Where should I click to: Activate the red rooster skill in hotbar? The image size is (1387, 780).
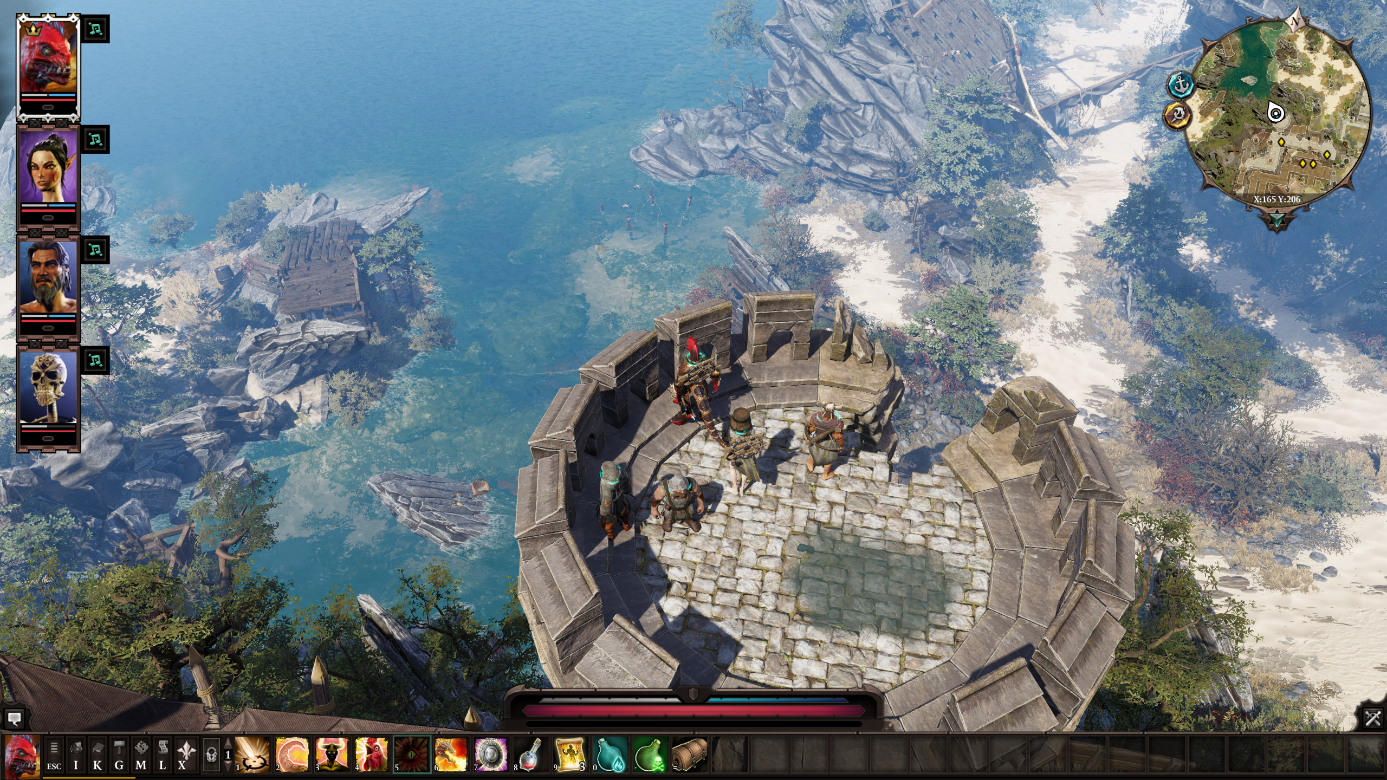point(371,753)
